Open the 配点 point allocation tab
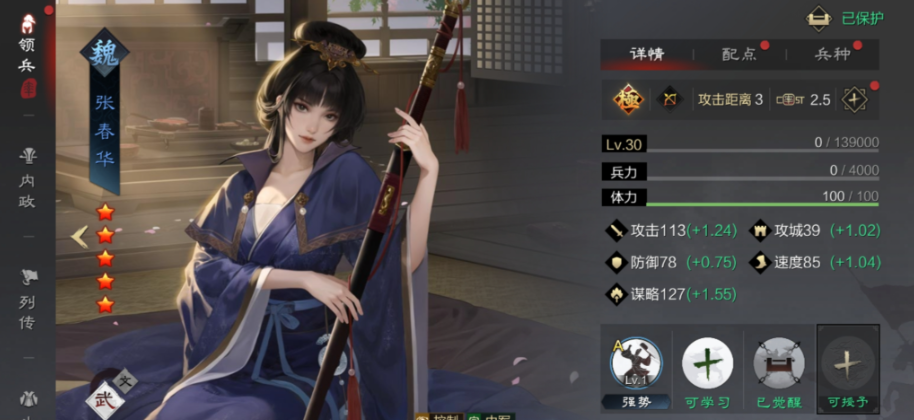The image size is (914, 420). [740, 54]
